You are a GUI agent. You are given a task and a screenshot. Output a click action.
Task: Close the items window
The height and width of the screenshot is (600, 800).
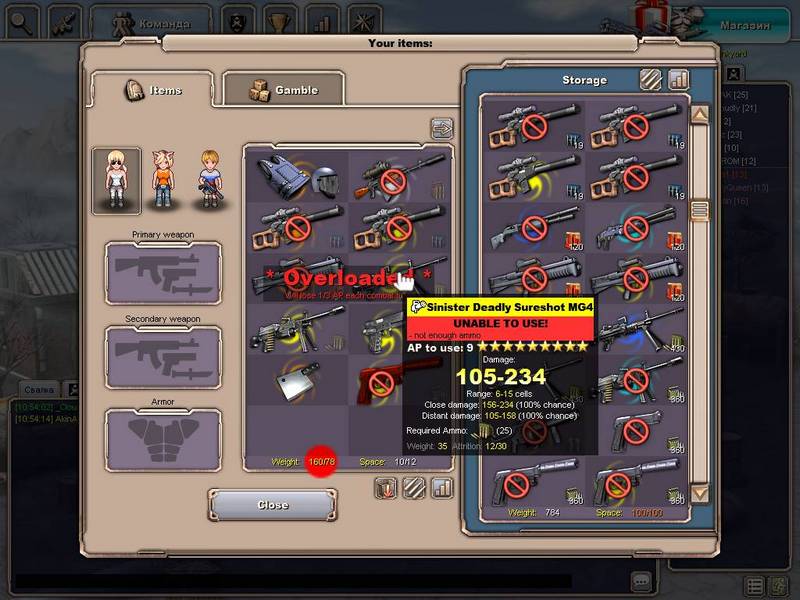point(272,505)
